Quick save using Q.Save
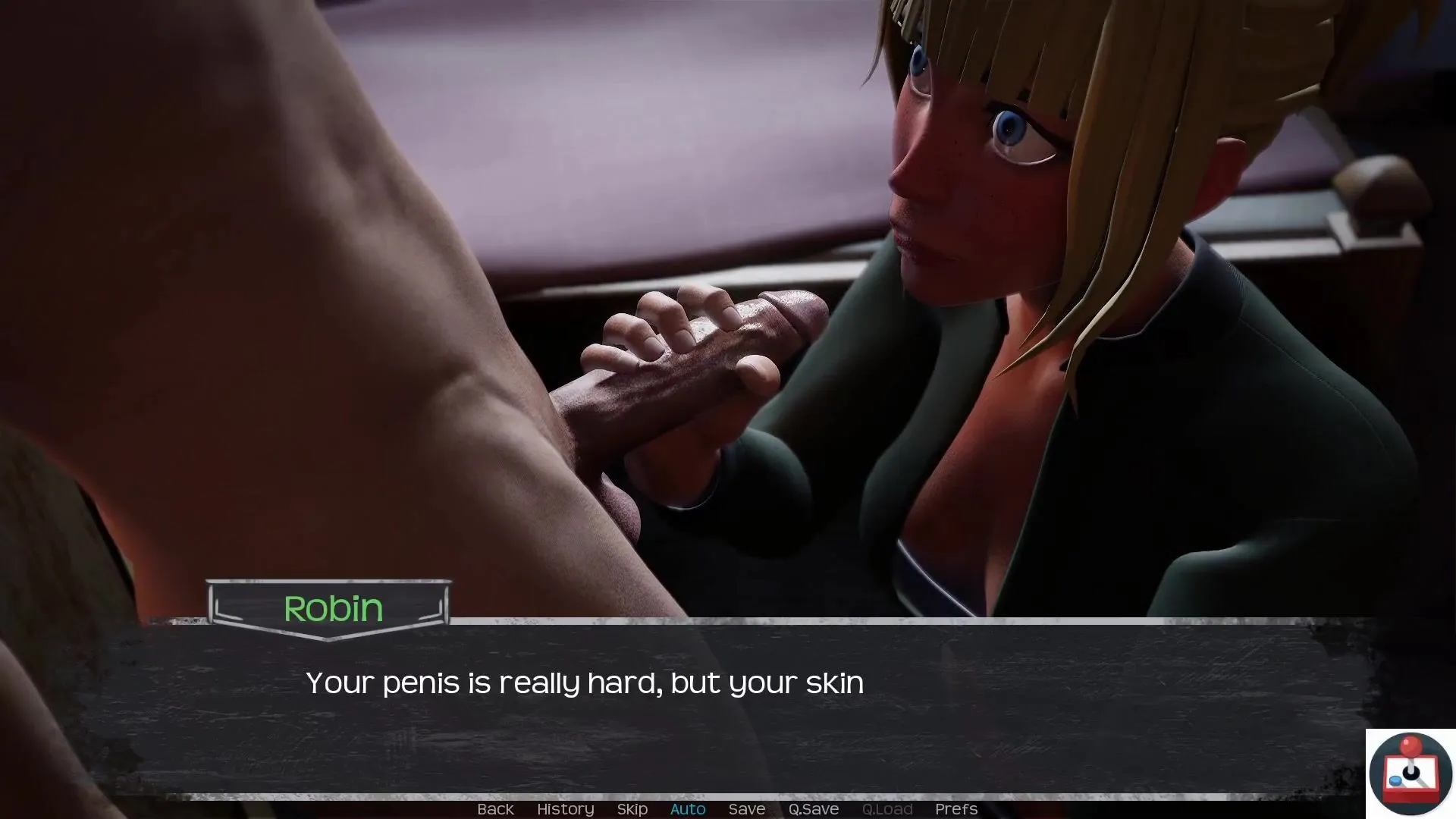Screen dimensions: 1456x819 [x=813, y=809]
